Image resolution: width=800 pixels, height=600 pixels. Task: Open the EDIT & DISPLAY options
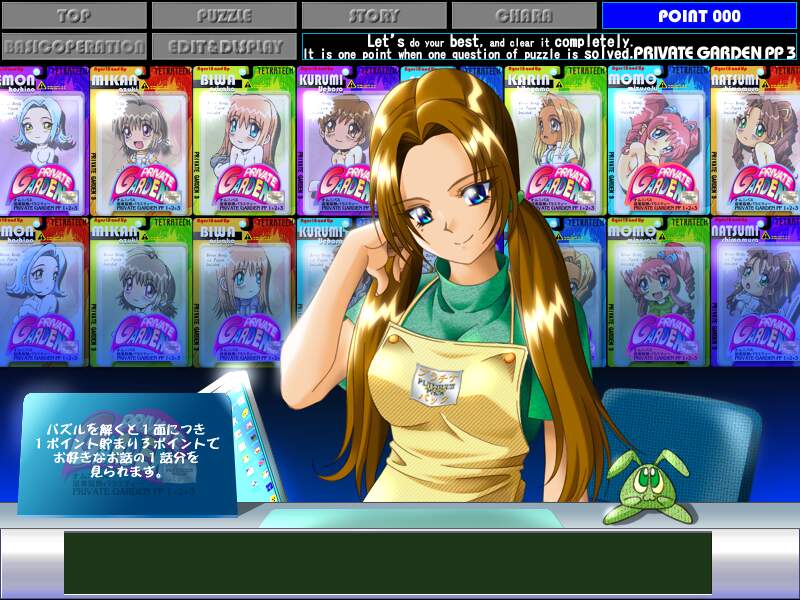pyautogui.click(x=224, y=47)
